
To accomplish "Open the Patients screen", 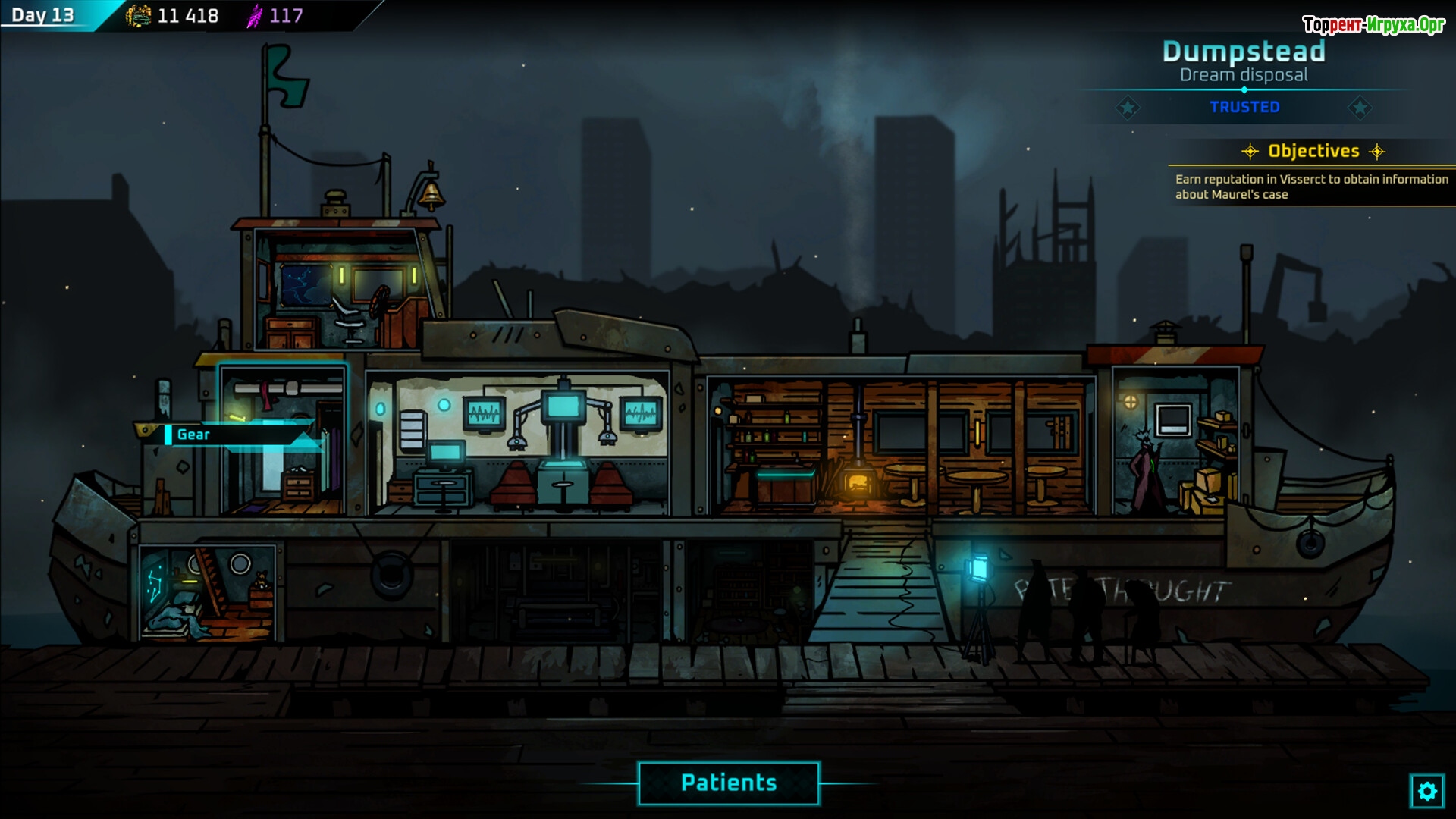I will 728,783.
